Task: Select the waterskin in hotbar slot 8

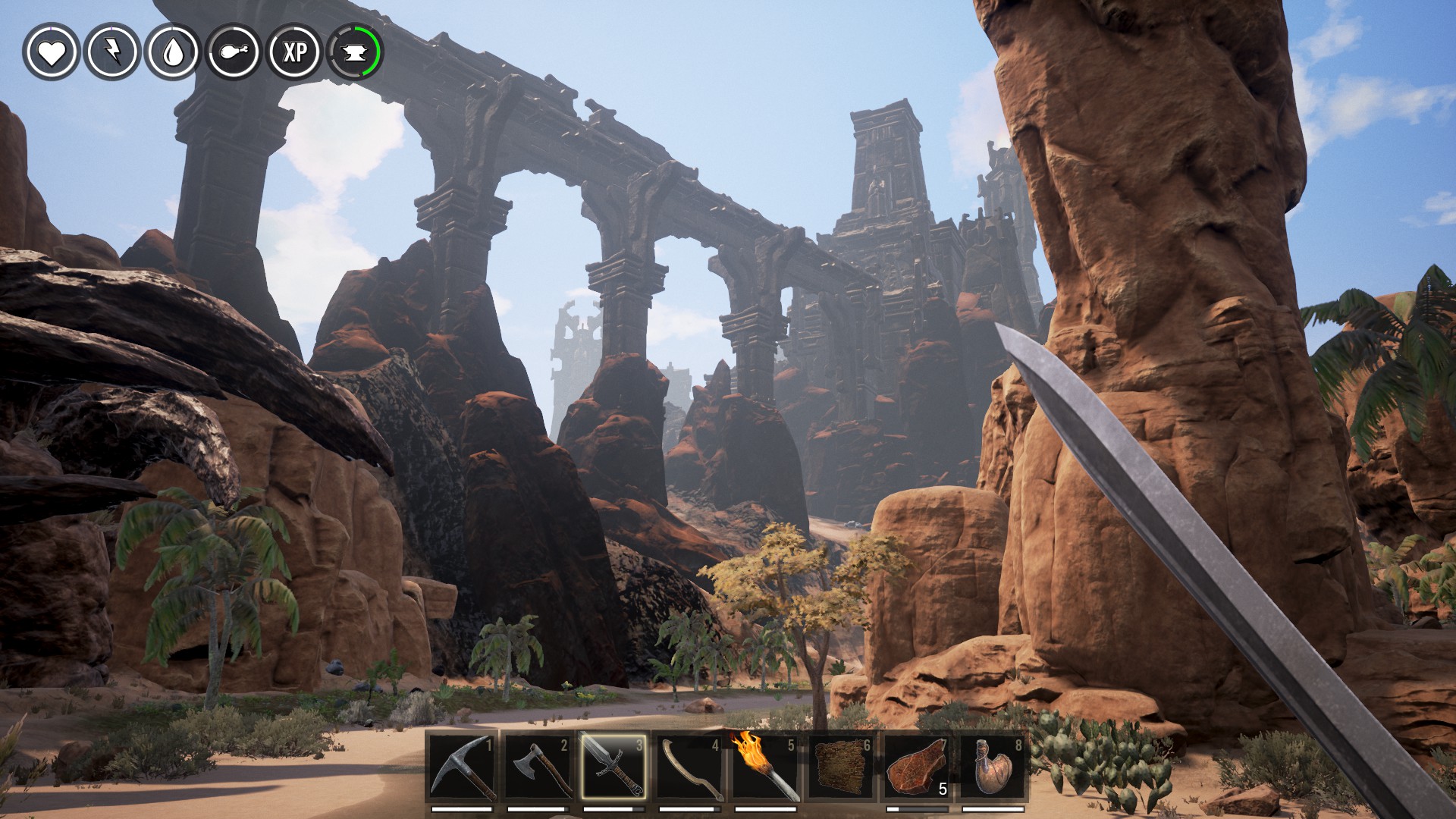Action: (993, 767)
